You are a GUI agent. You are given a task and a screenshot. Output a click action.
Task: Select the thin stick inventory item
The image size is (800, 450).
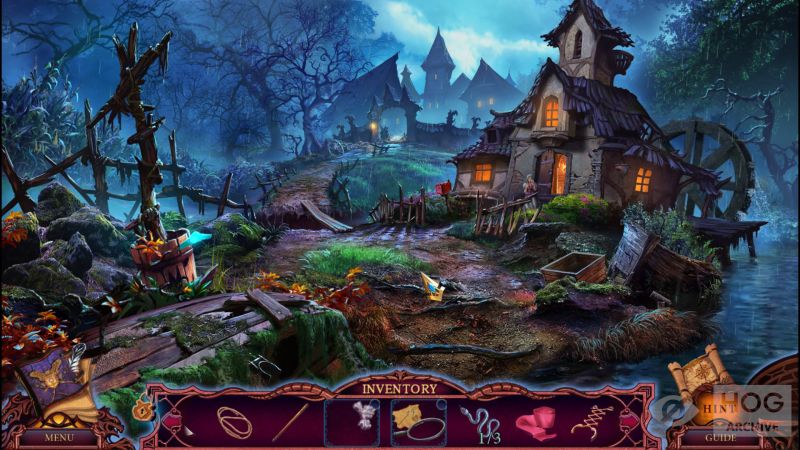pyautogui.click(x=291, y=421)
